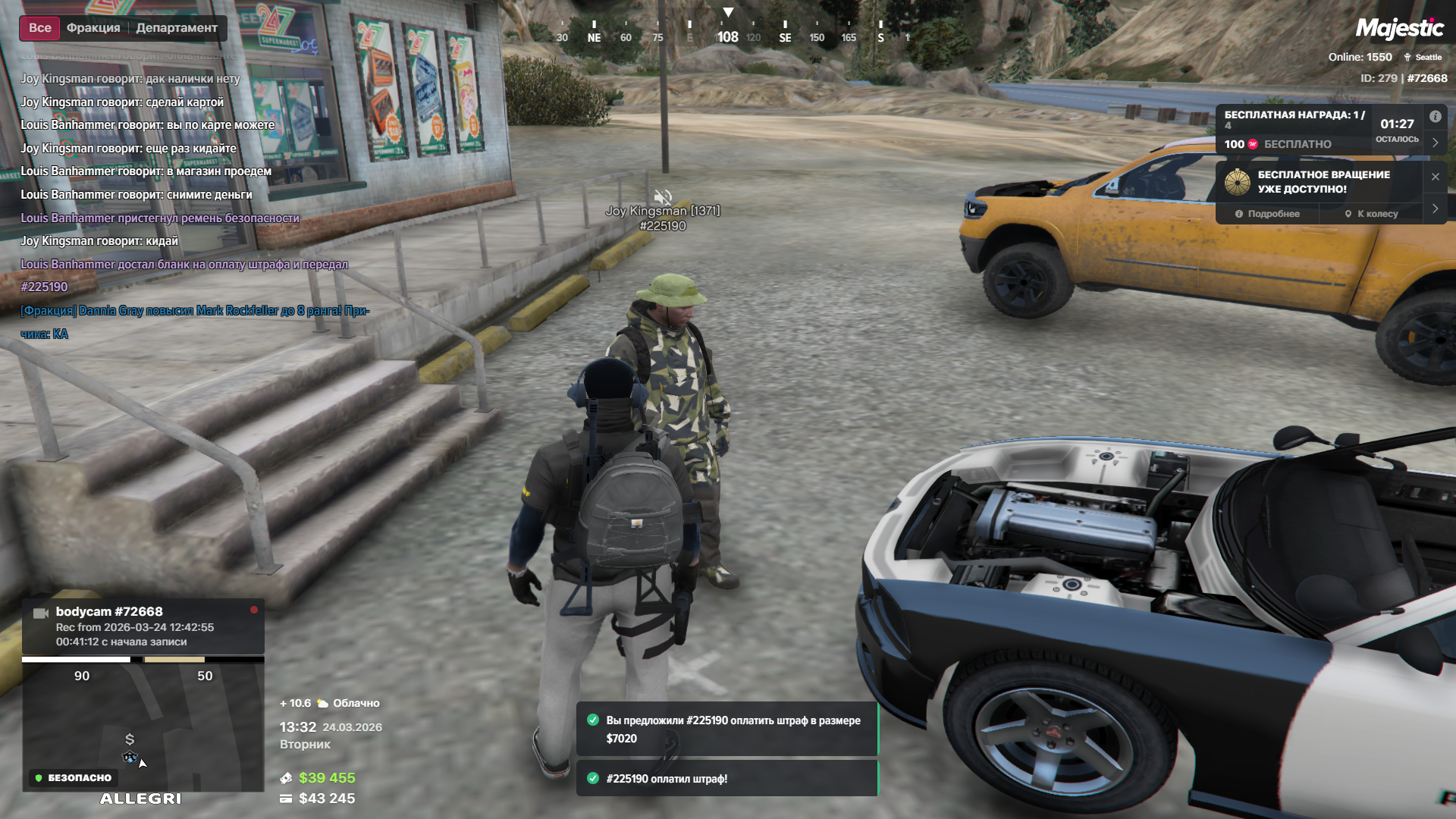Show info icon for free reward

point(1435,117)
